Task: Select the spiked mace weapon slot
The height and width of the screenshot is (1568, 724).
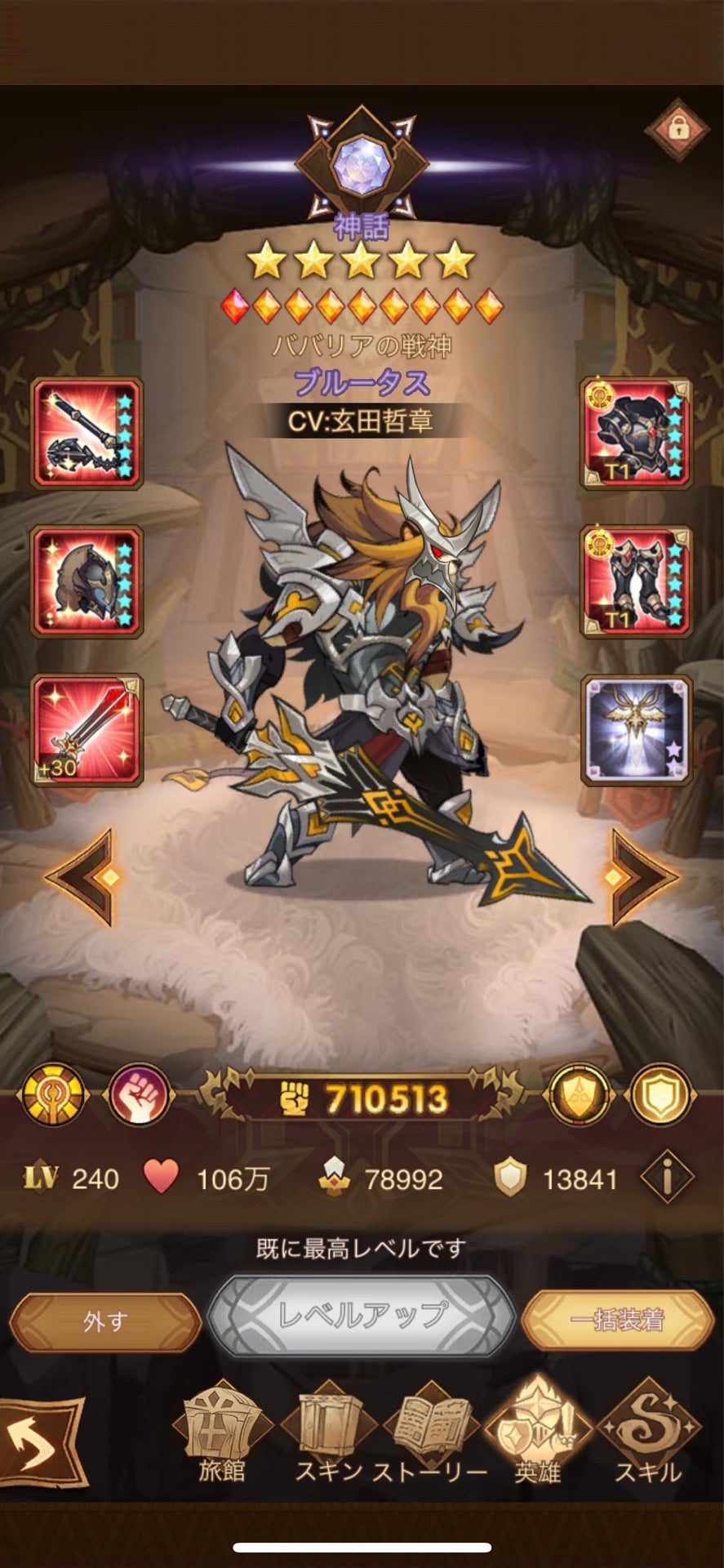Action: click(x=87, y=434)
